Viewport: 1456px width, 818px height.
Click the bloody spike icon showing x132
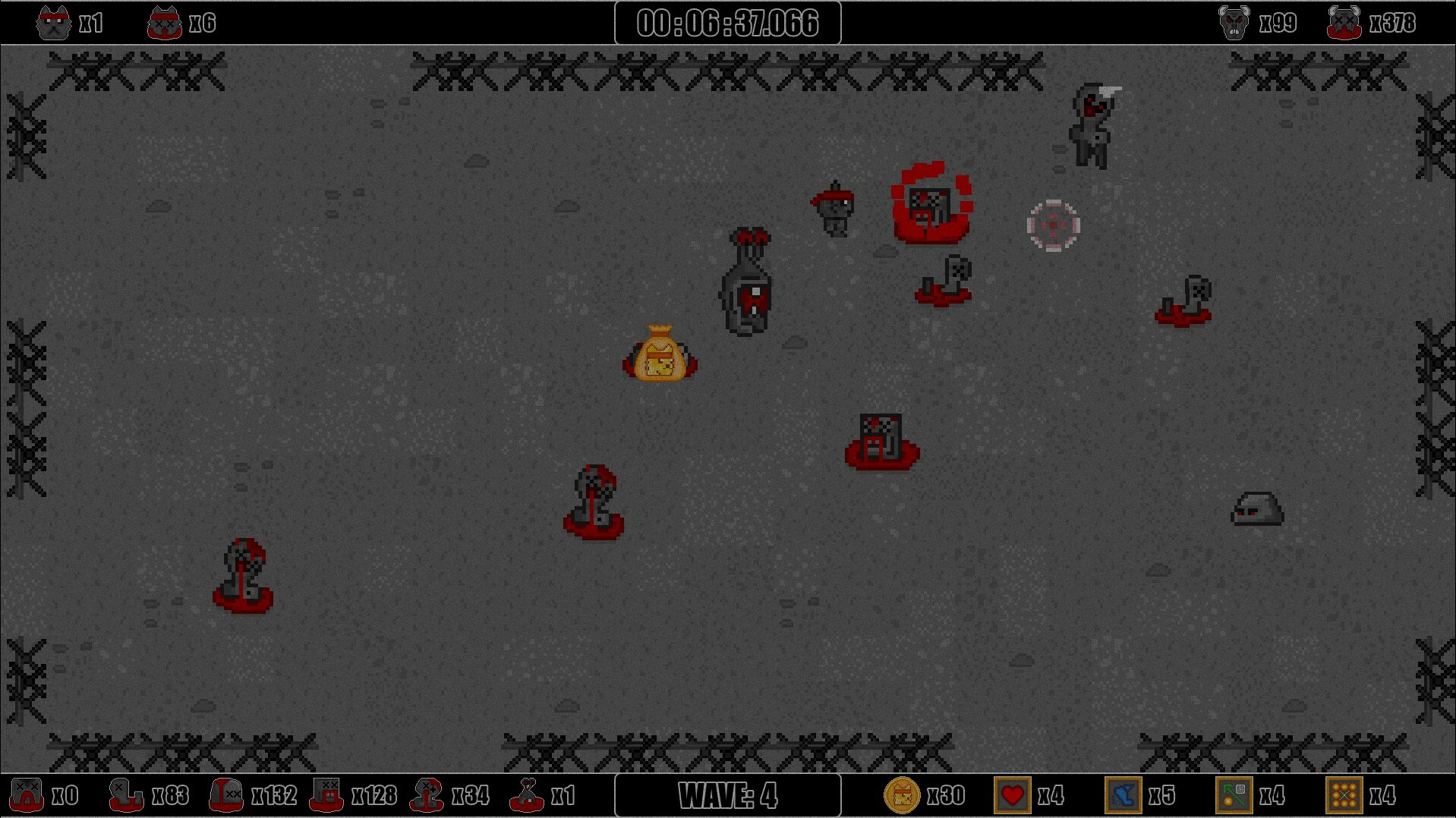(225, 796)
